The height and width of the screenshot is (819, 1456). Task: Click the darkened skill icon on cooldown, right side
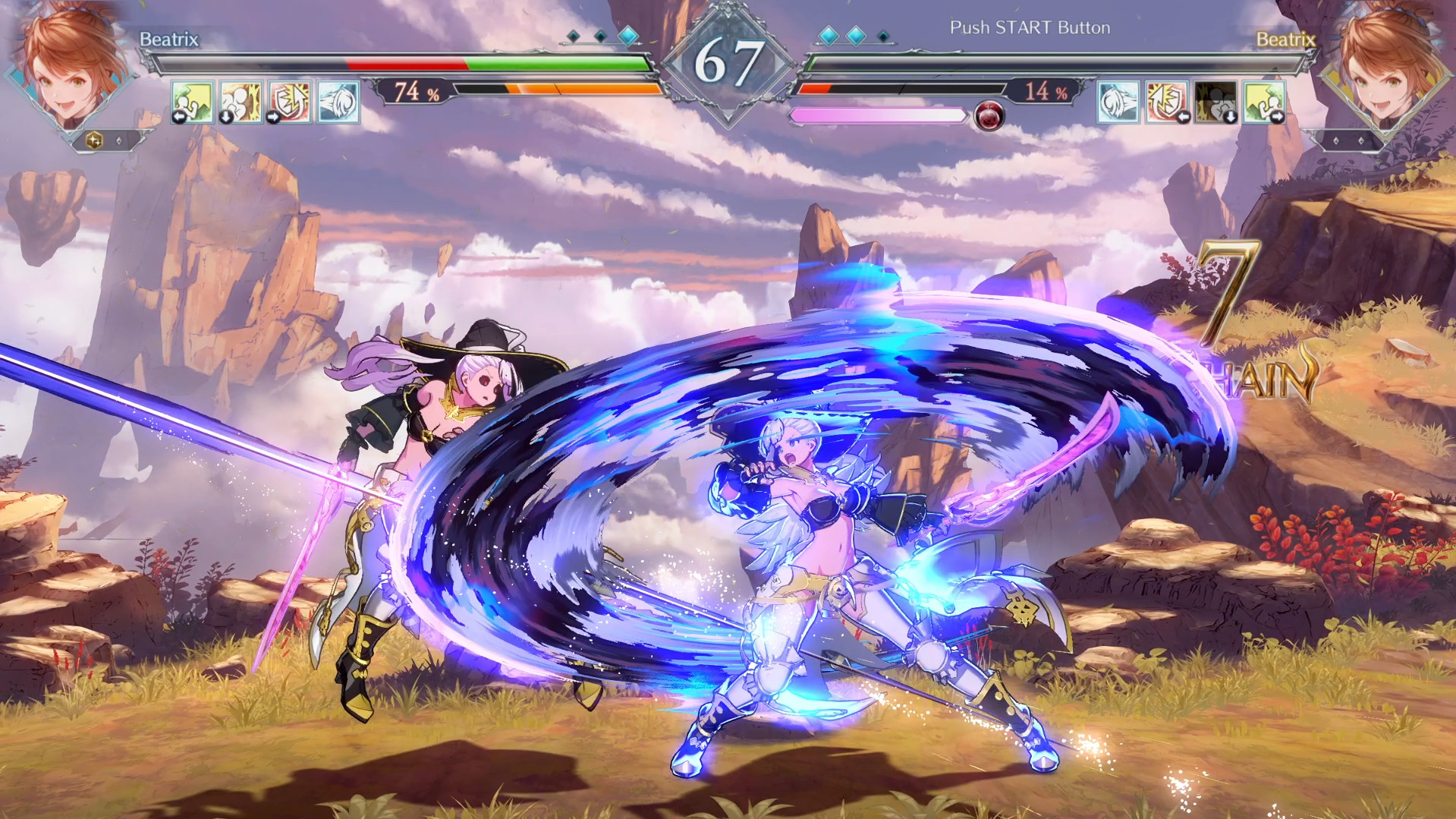pos(1214,101)
